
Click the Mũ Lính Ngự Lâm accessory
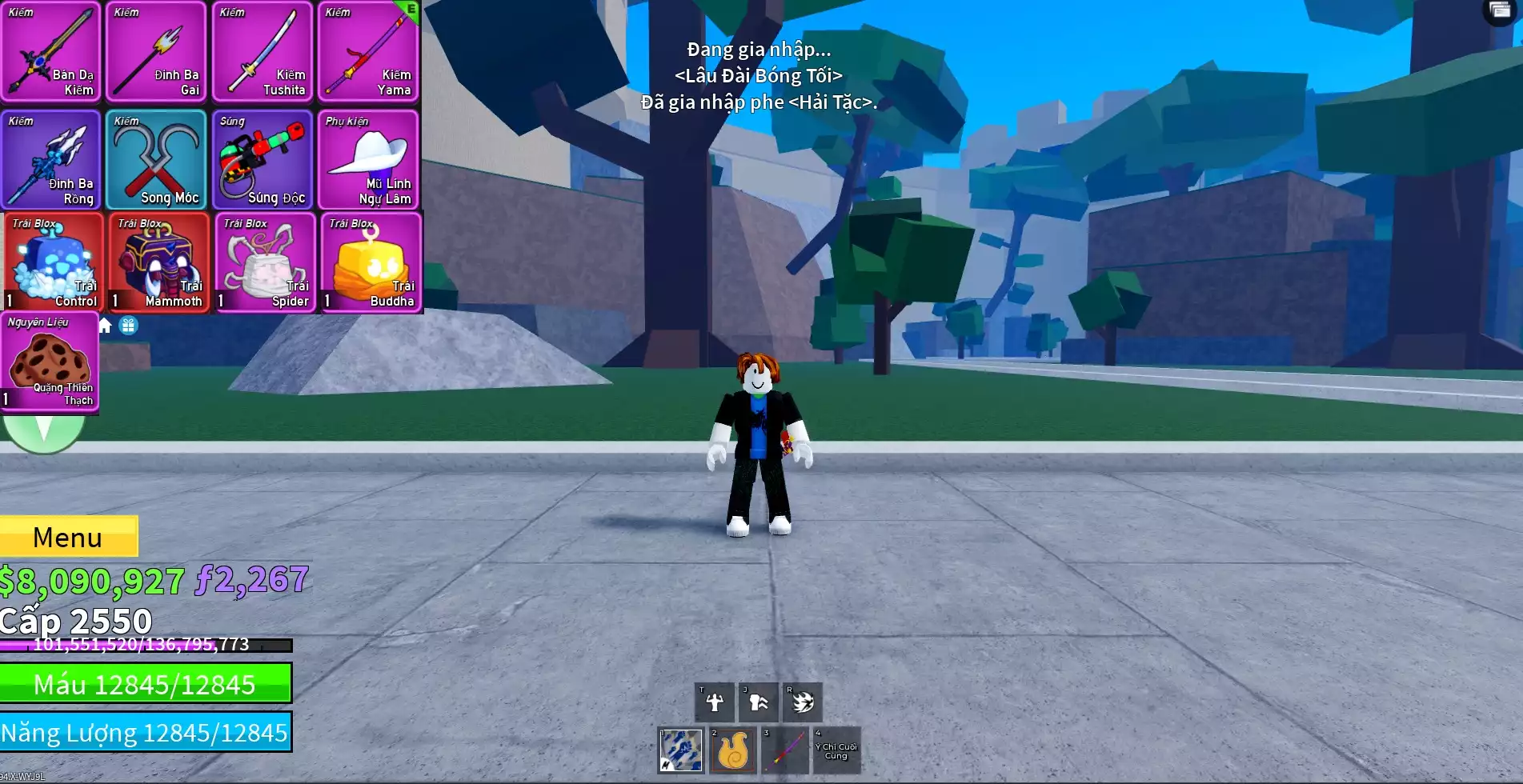coord(368,160)
